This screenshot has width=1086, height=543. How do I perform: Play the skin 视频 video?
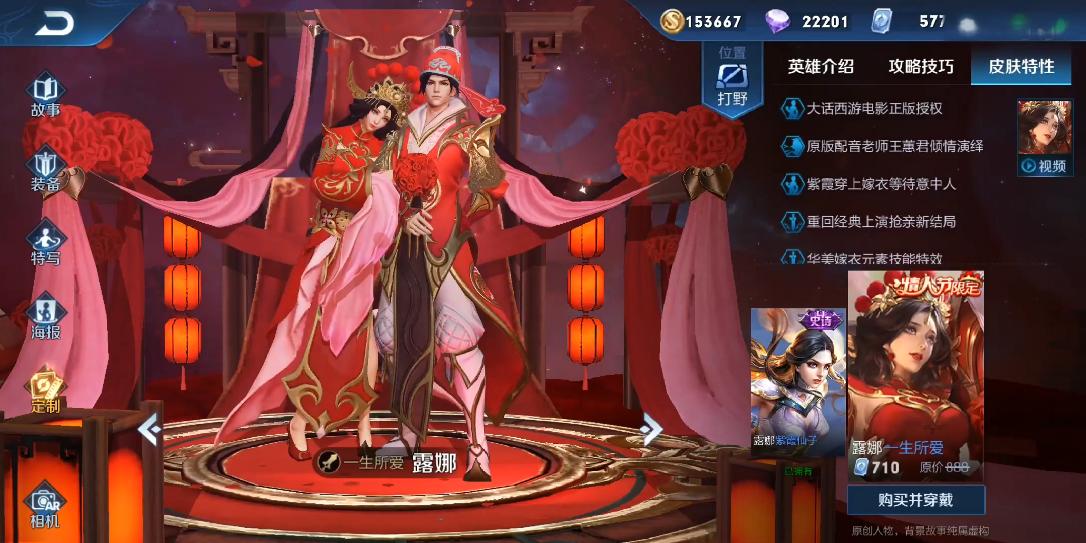(x=1044, y=138)
